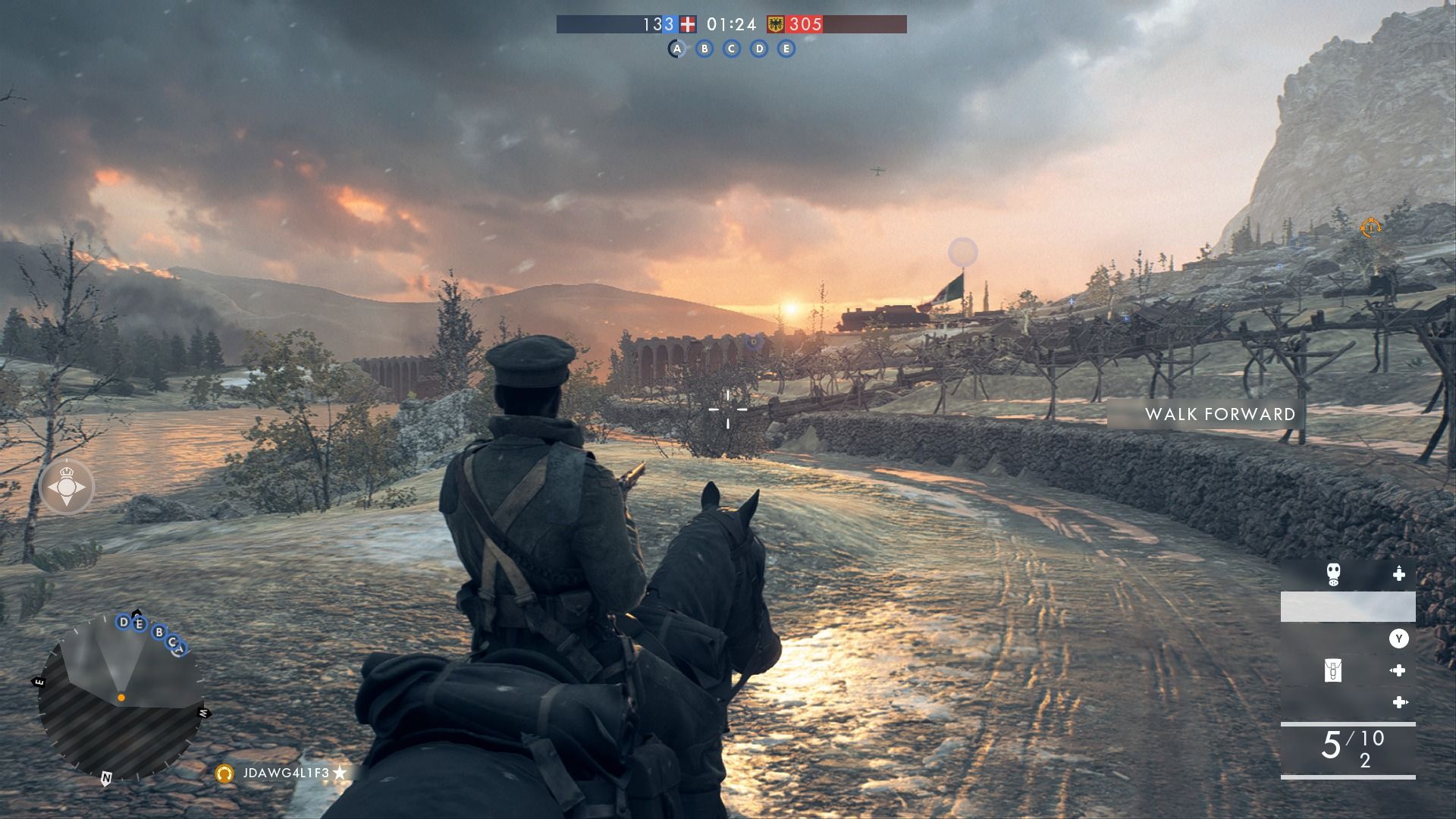The image size is (1456, 819).
Task: Select objective E in the scoreboard flag row
Action: [786, 49]
